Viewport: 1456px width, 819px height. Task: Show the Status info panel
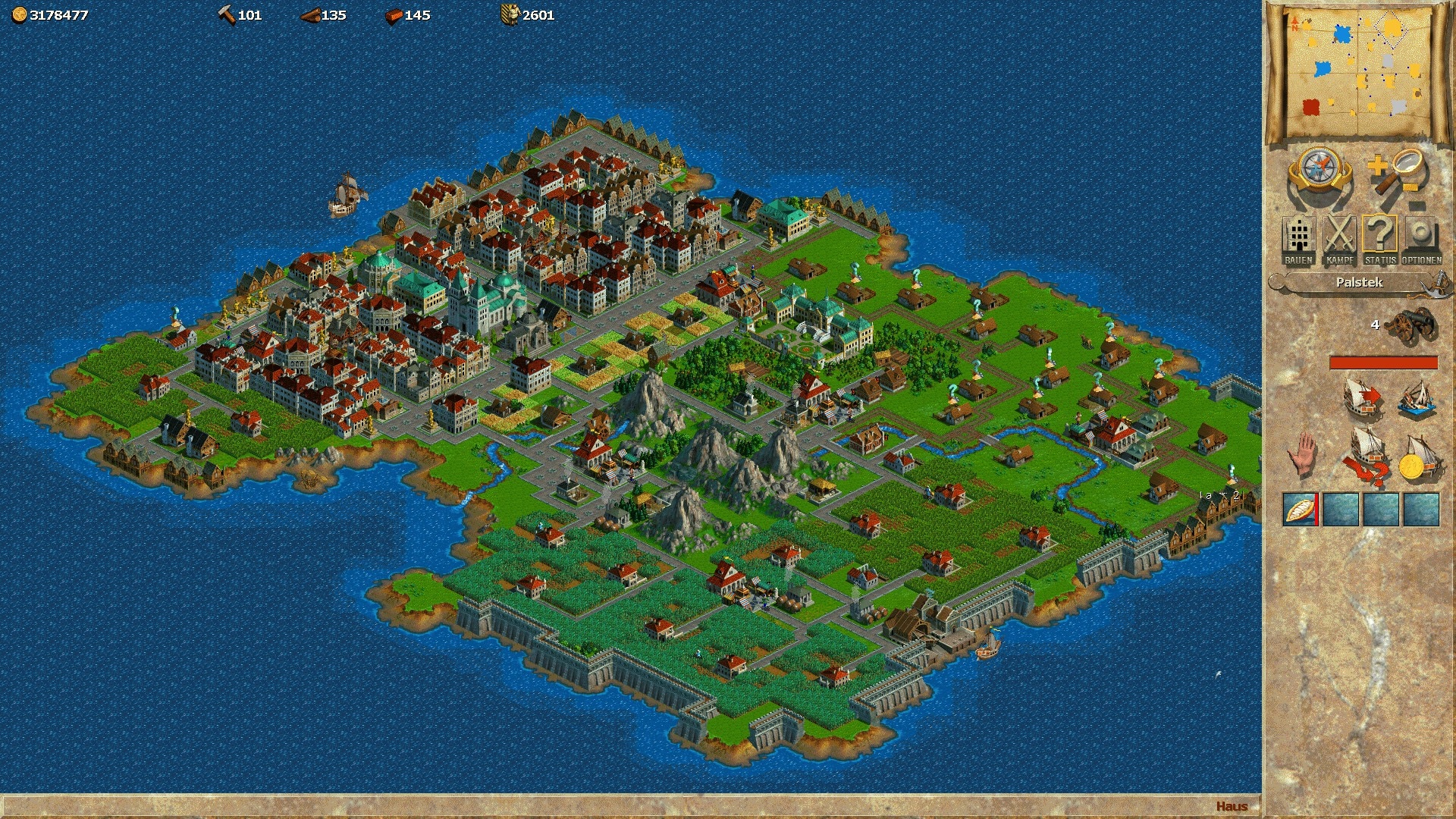1380,240
